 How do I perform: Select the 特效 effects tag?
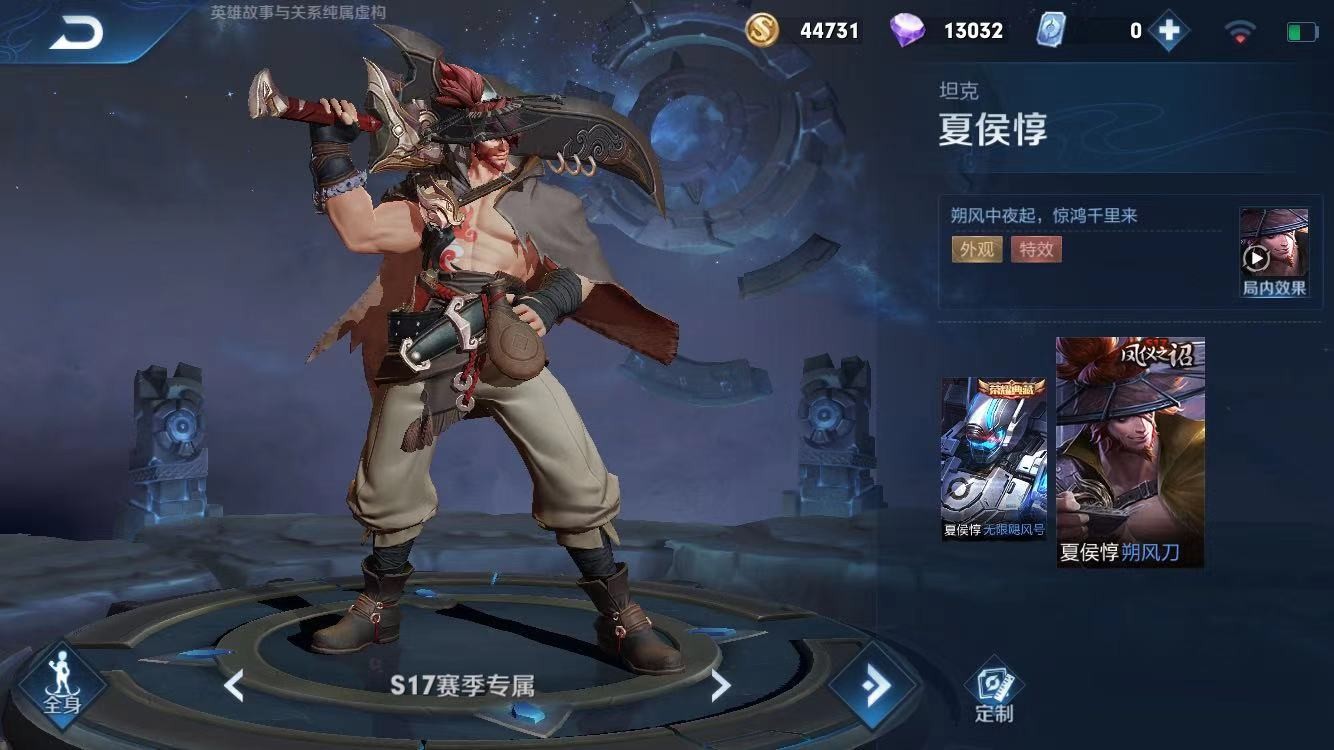tap(1036, 249)
